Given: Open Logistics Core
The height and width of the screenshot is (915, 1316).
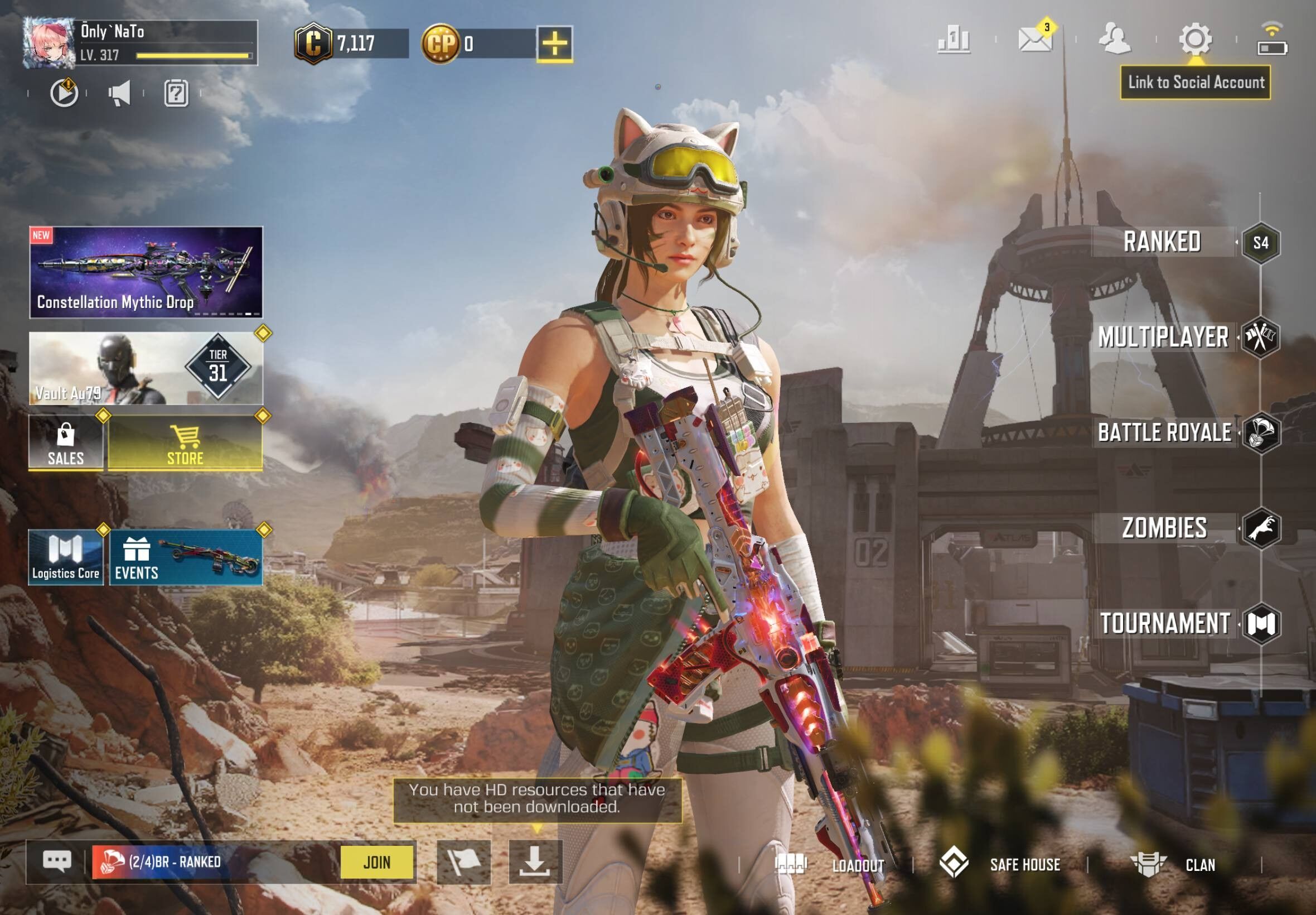Looking at the screenshot, I should (66, 557).
